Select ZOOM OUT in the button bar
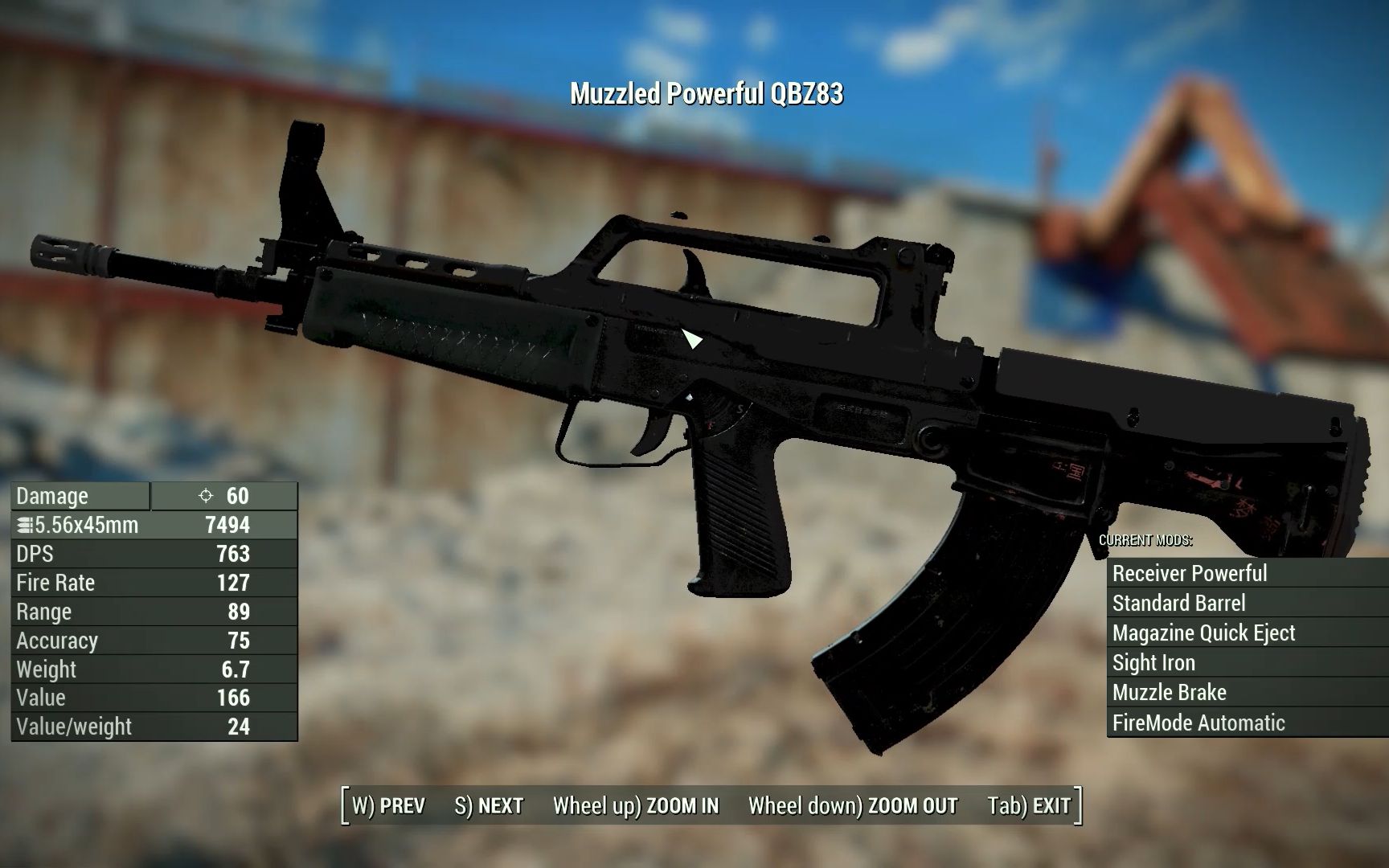The height and width of the screenshot is (868, 1389). click(853, 805)
